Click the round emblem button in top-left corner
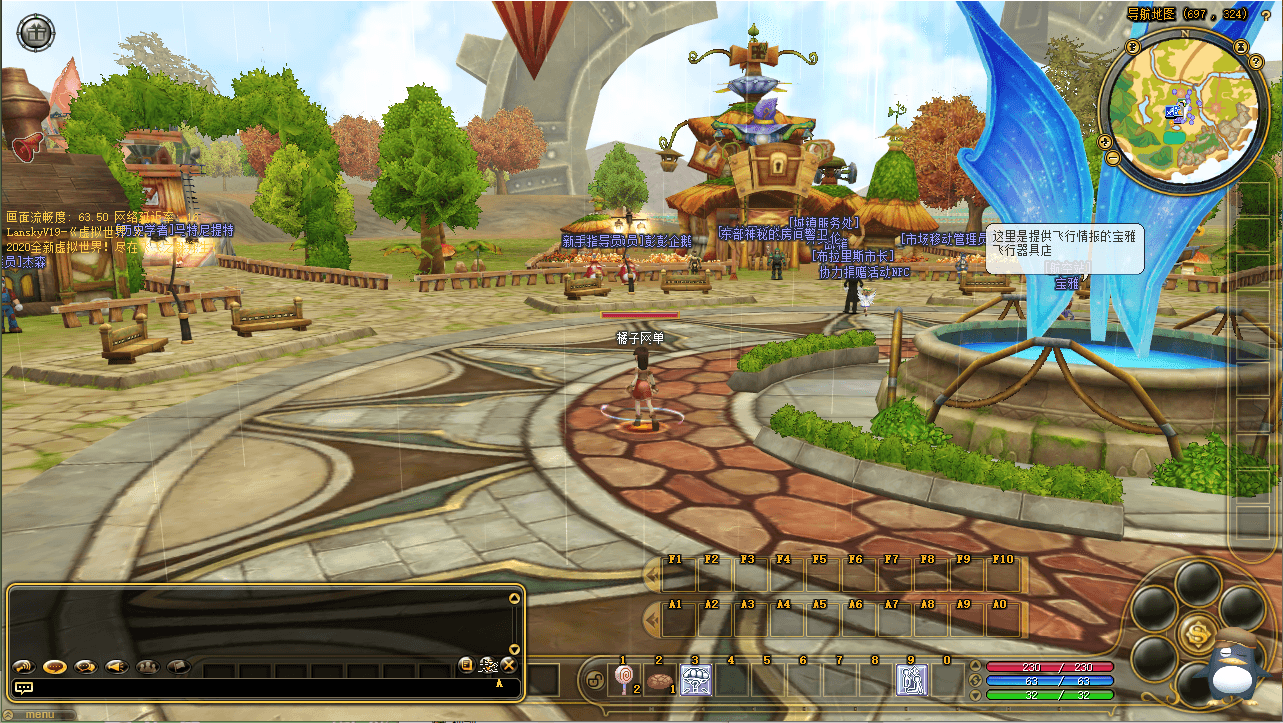This screenshot has height=723, width=1283. (x=36, y=32)
